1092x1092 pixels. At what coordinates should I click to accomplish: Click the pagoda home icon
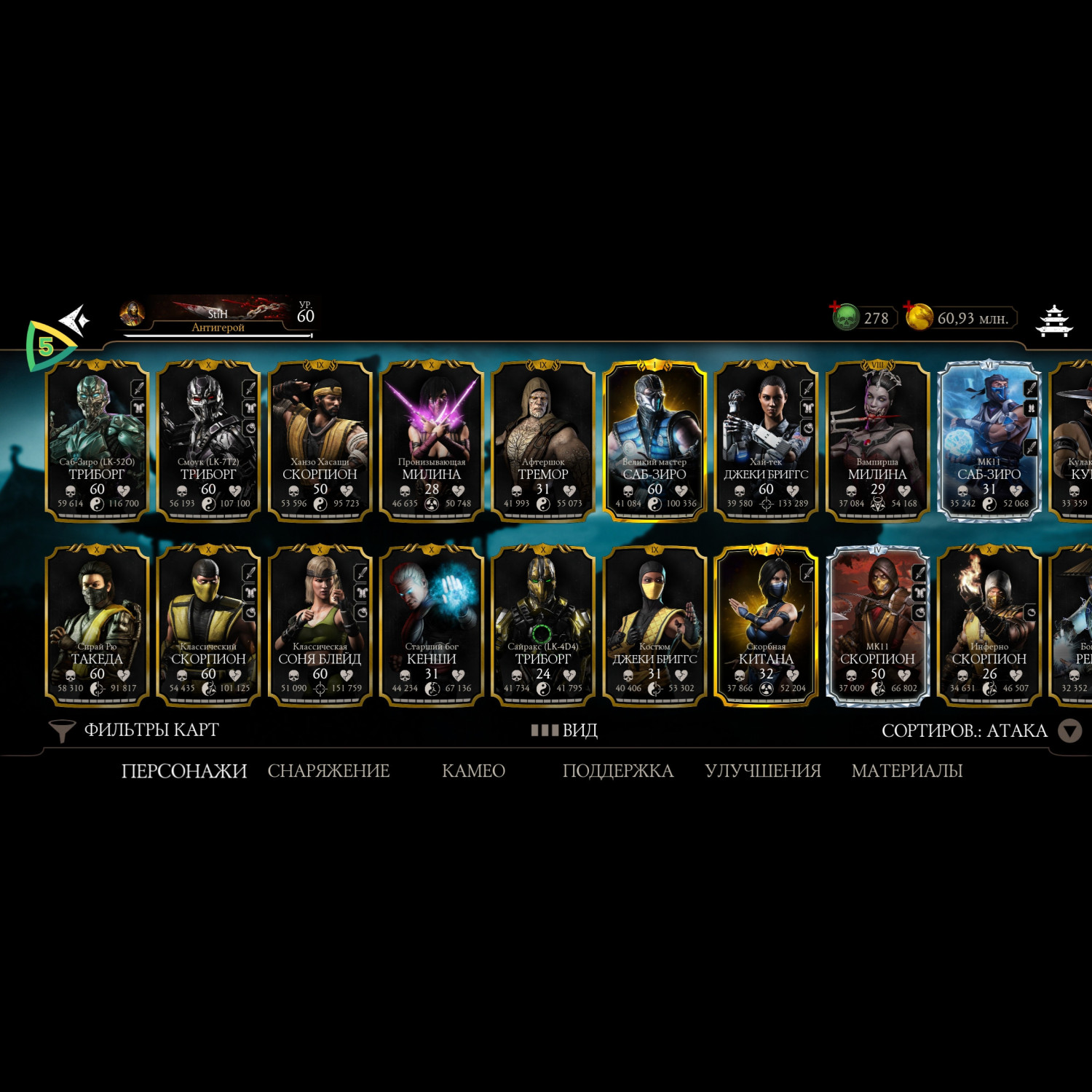1054,320
